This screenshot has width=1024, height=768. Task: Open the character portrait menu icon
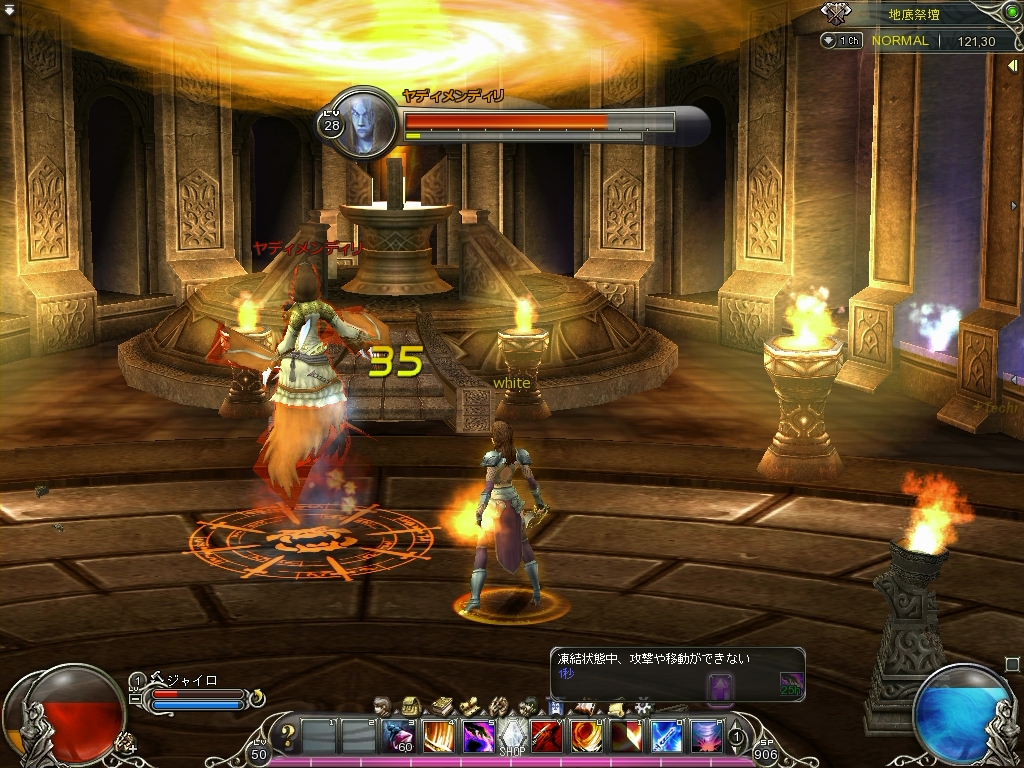tap(383, 706)
